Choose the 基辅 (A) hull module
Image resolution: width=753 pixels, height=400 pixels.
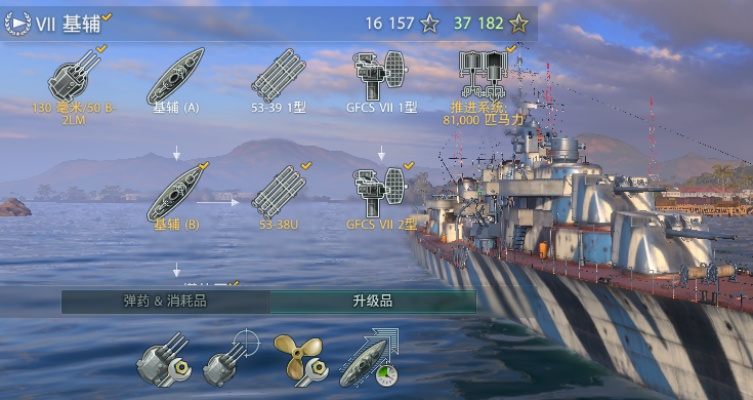pos(176,76)
